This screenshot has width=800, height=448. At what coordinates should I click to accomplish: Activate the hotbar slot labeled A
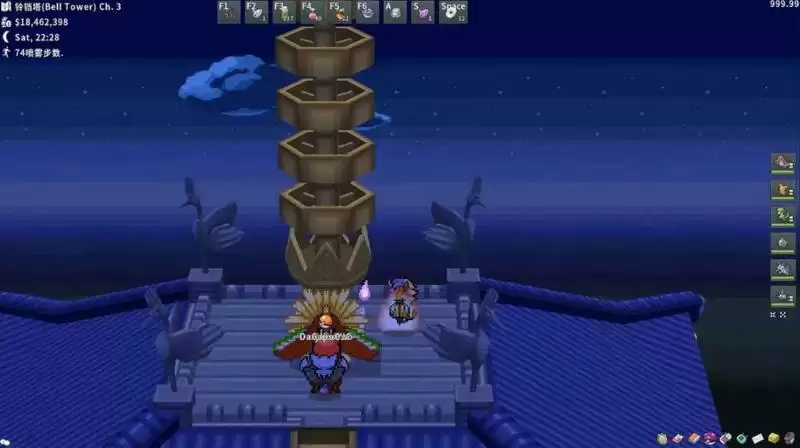(395, 12)
